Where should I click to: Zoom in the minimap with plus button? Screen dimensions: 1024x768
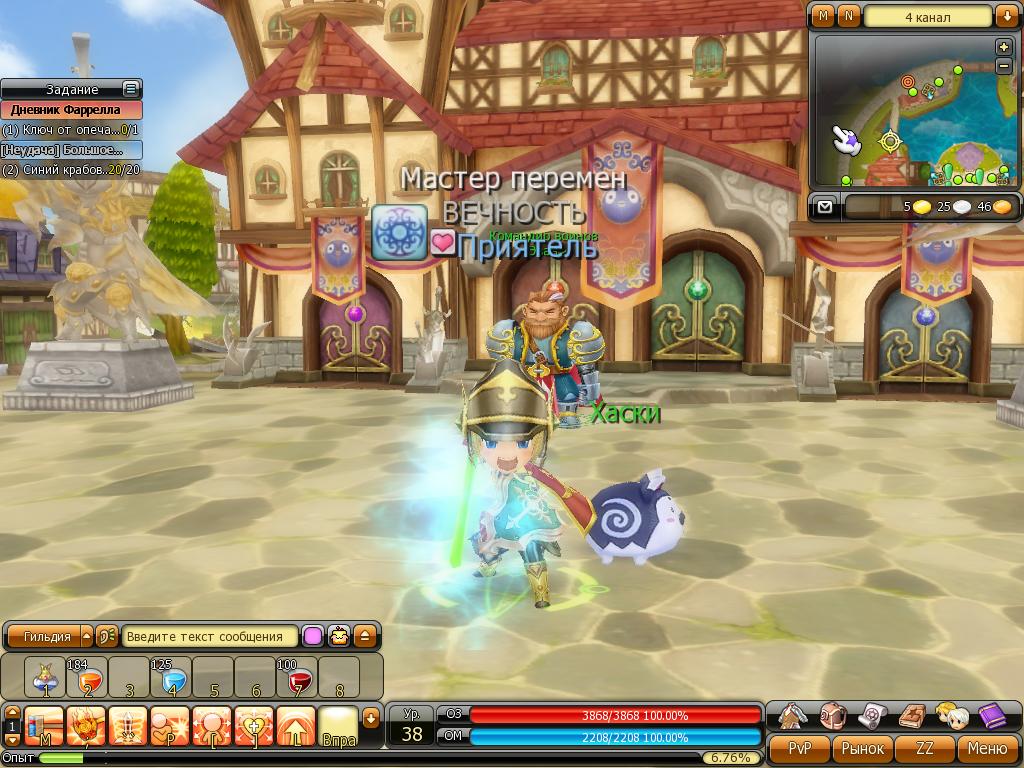coord(1004,47)
